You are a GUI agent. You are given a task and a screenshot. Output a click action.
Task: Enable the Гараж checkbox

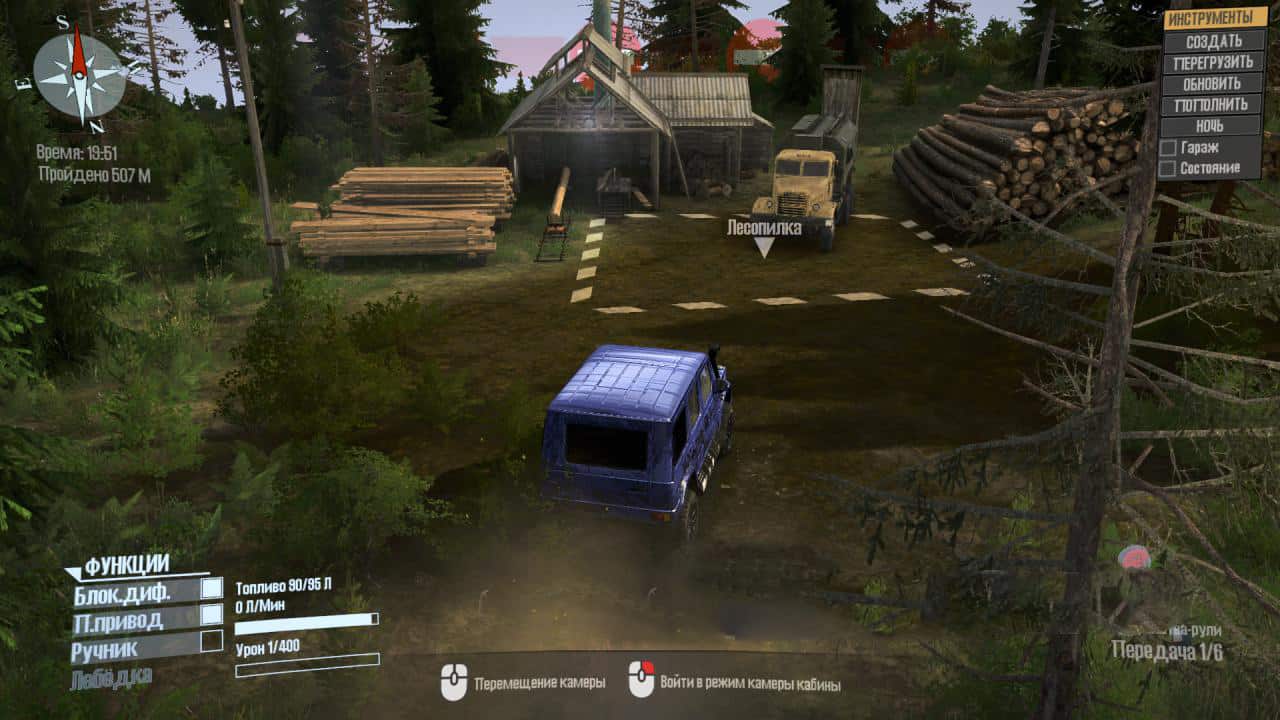pyautogui.click(x=1167, y=147)
